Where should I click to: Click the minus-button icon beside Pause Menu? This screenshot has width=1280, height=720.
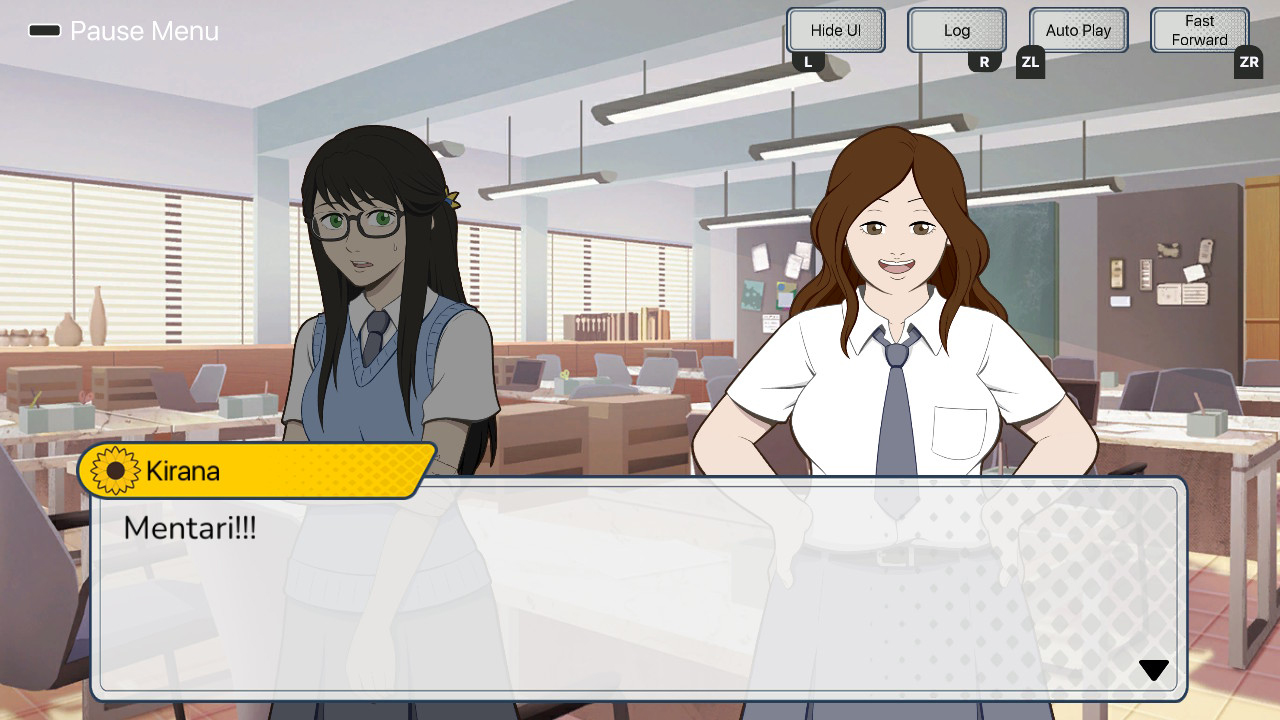(42, 30)
